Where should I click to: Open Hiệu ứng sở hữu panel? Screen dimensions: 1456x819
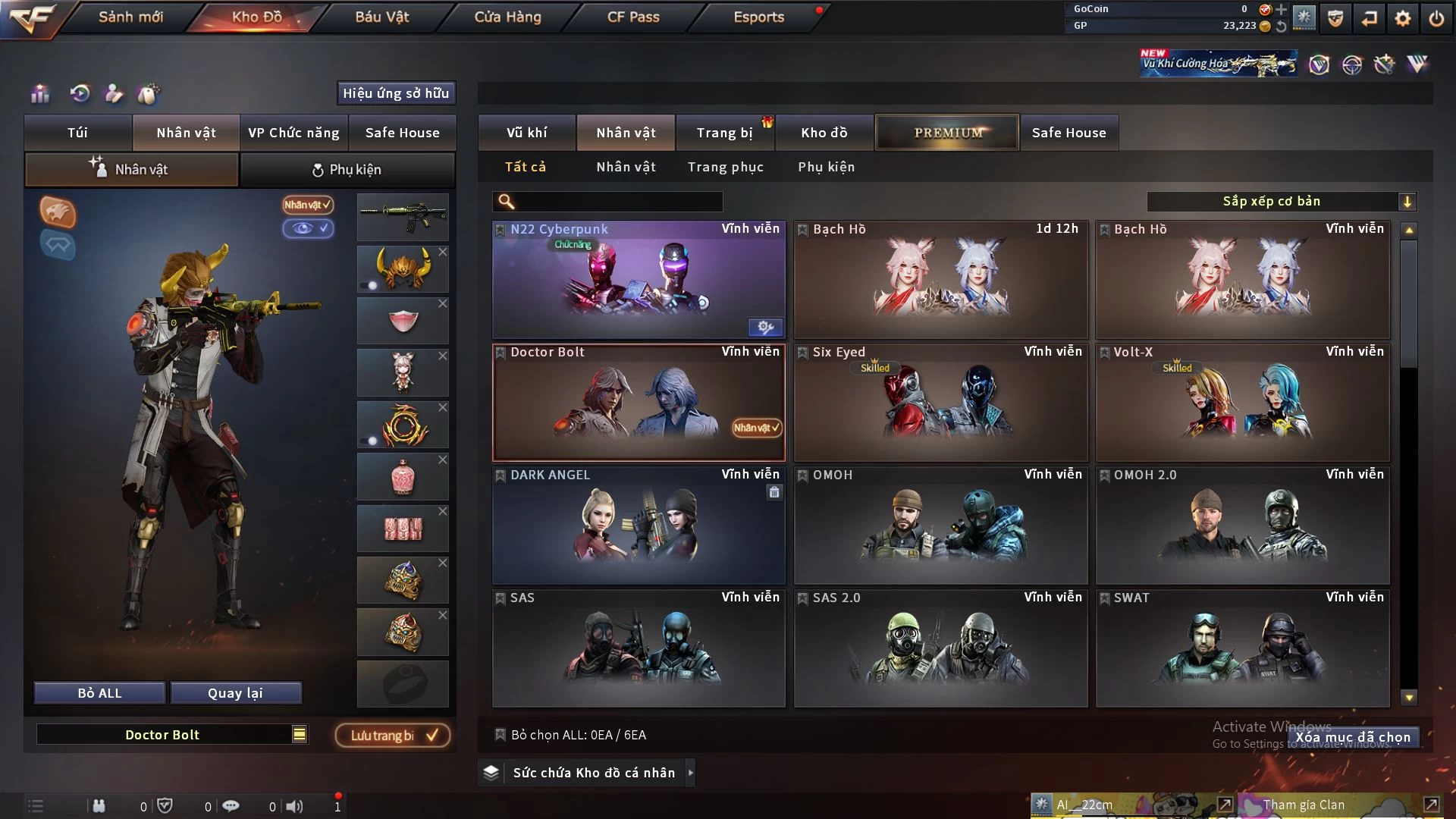tap(396, 93)
